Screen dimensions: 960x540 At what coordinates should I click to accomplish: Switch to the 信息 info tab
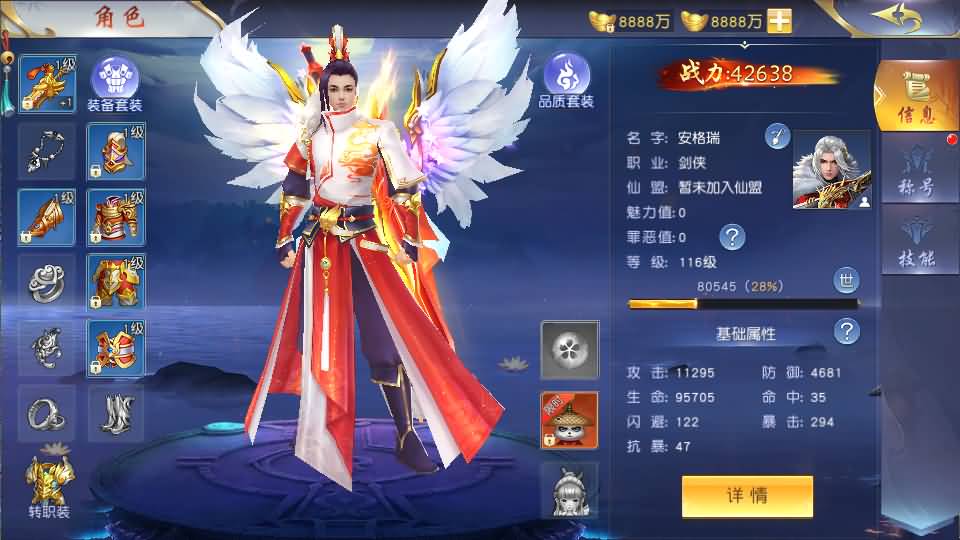pyautogui.click(x=916, y=97)
